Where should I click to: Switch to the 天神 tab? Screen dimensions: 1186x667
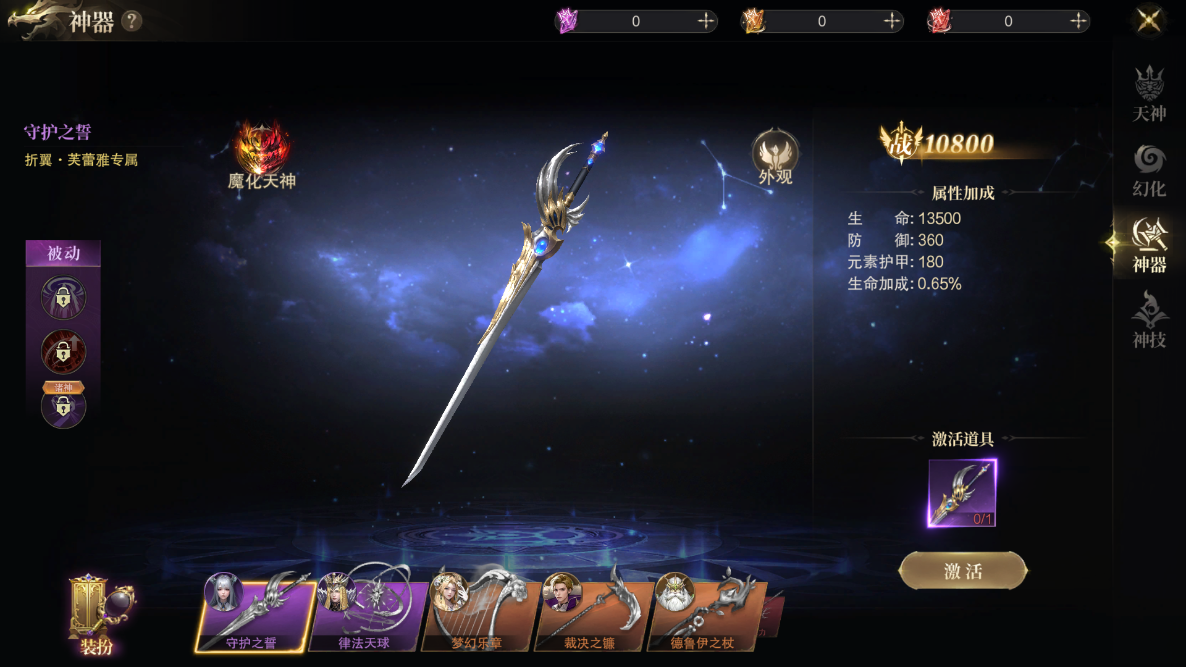tap(1149, 94)
